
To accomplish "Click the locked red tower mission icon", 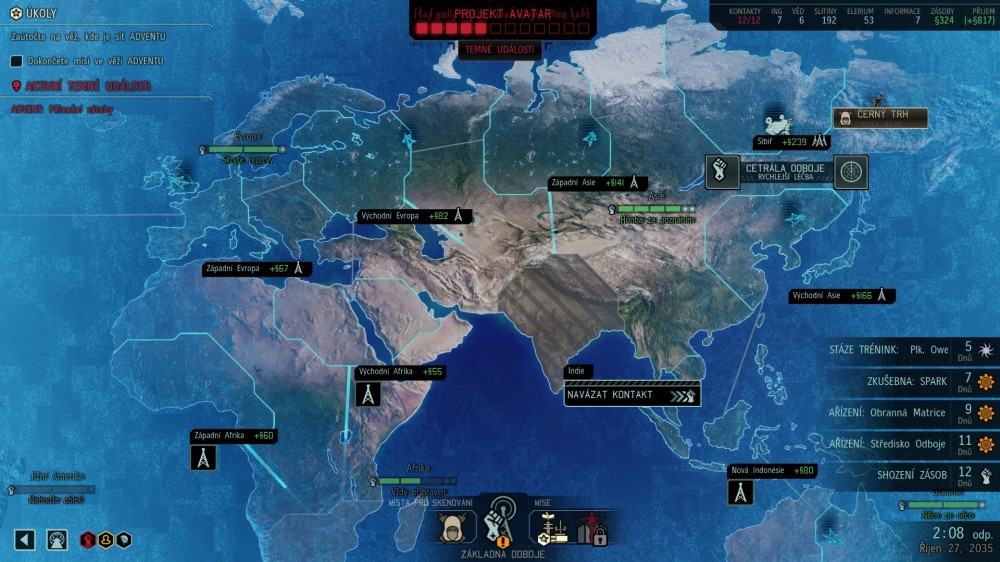I will 592,527.
